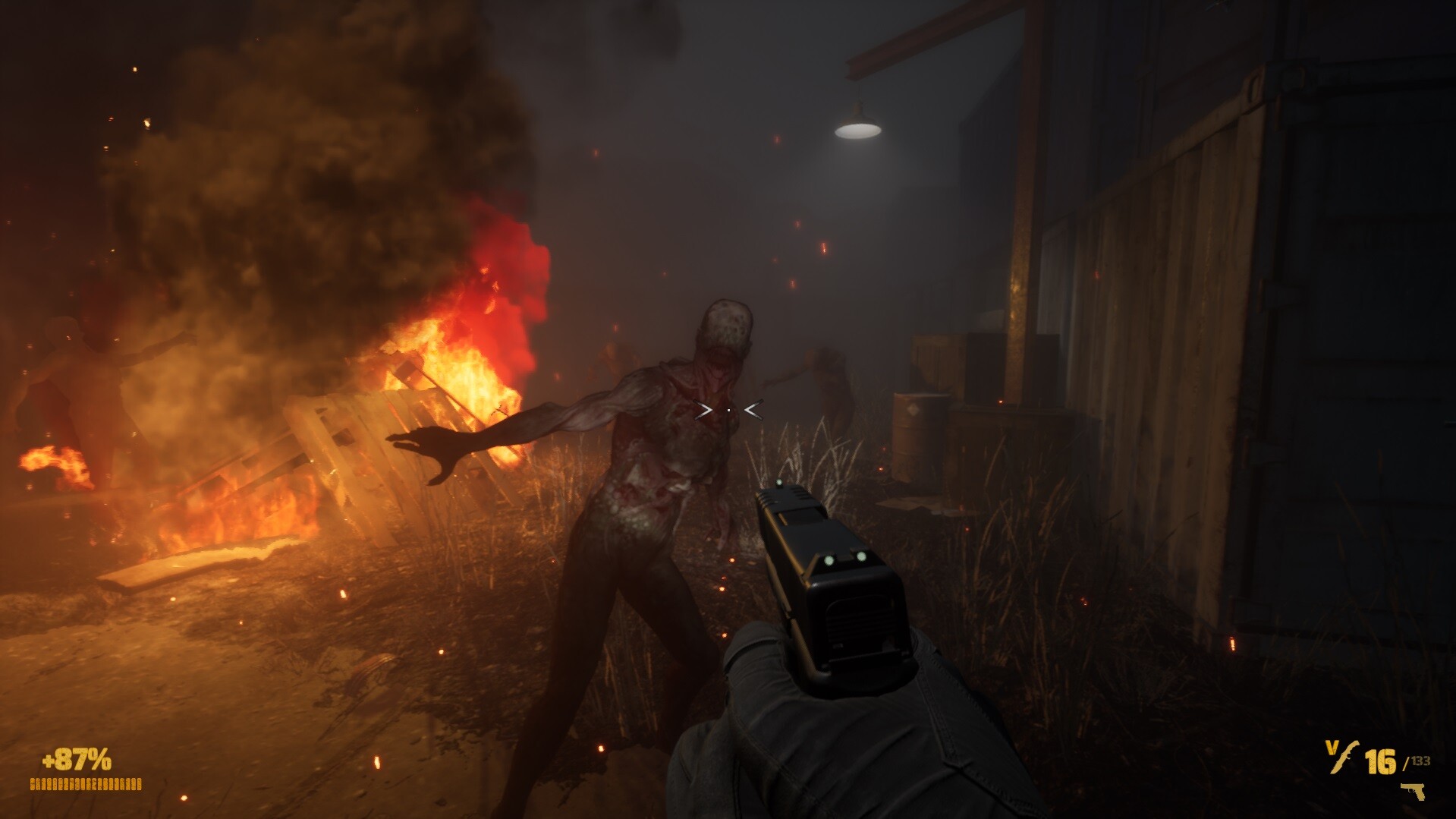Click the +87% health percentage text

click(76, 758)
